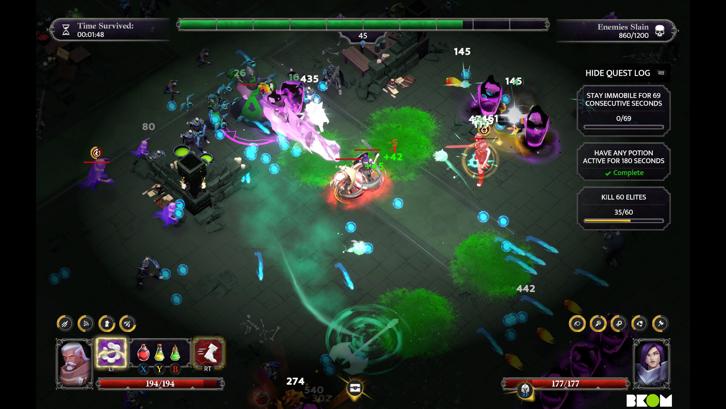Select the white-bearded hero portrait
Screen dimensions: 726x409
coord(74,362)
